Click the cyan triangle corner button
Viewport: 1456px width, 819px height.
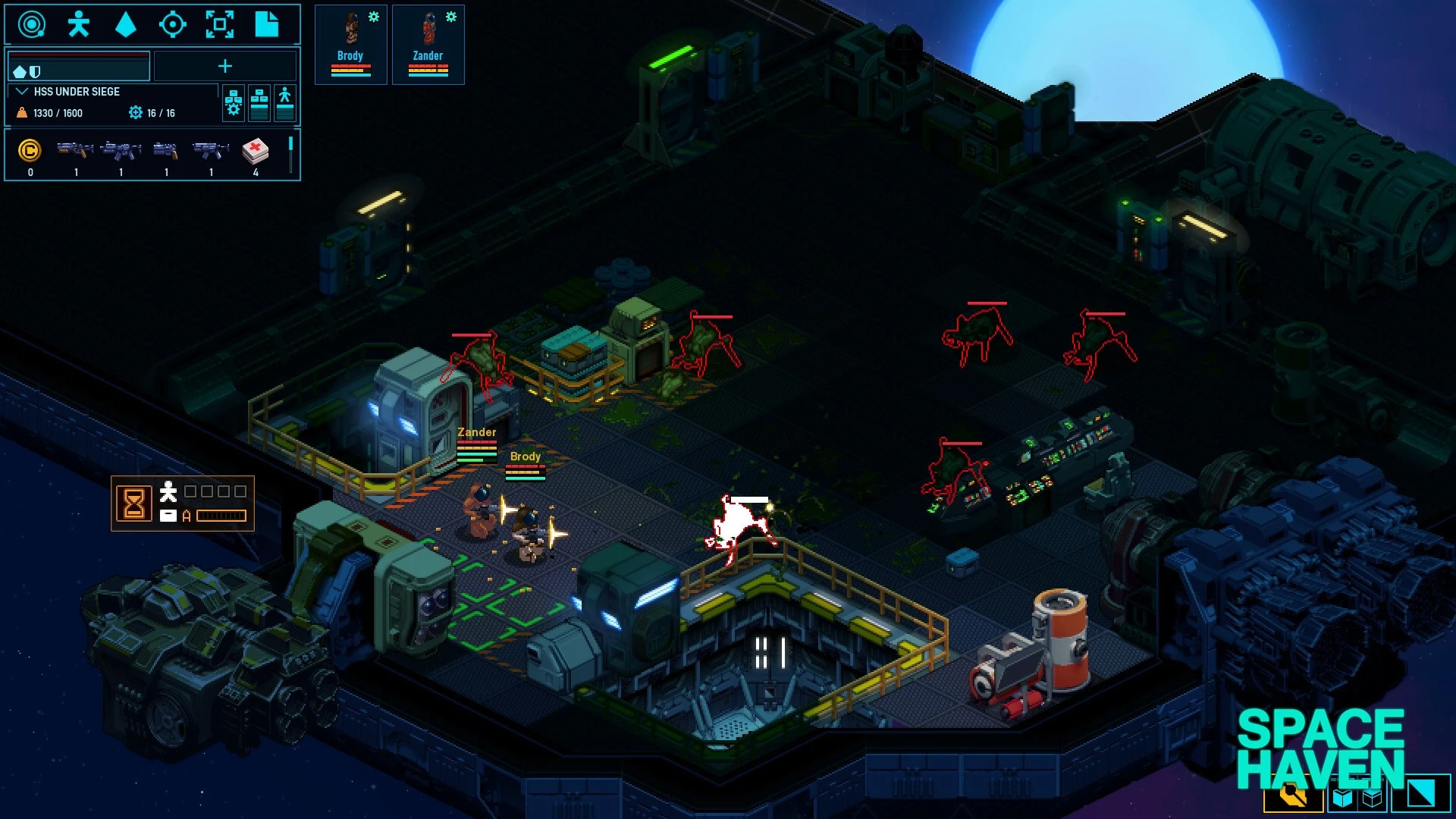click(x=1420, y=794)
